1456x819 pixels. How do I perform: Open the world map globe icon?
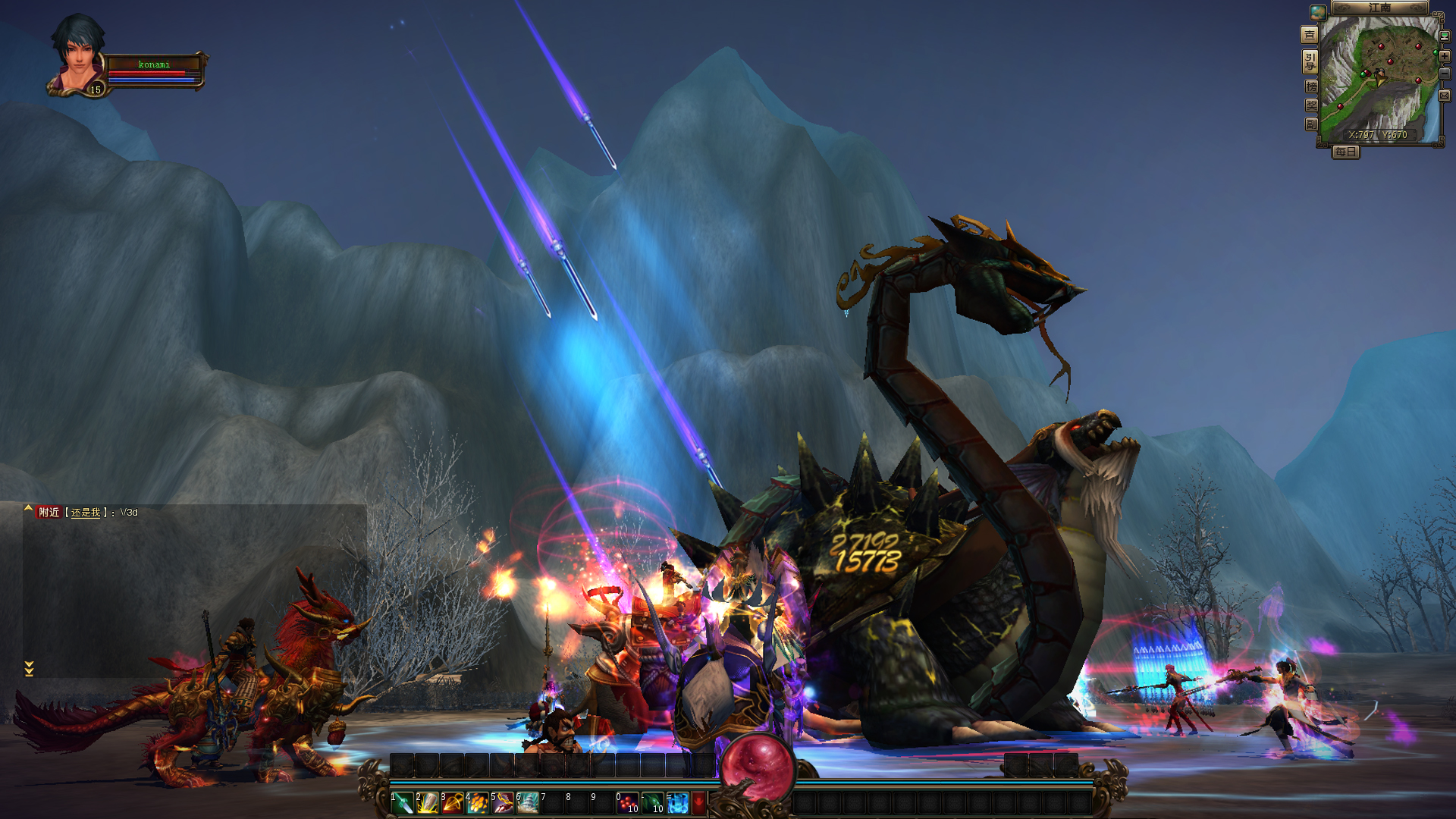pyautogui.click(x=1318, y=12)
